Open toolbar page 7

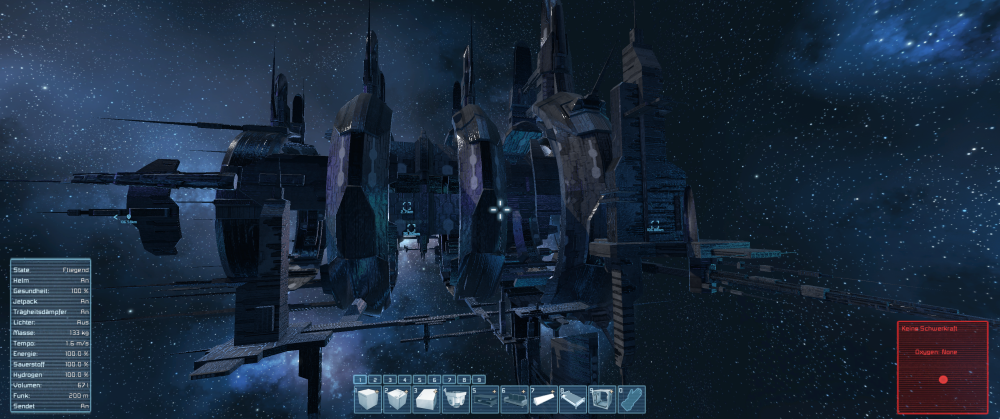(x=450, y=380)
